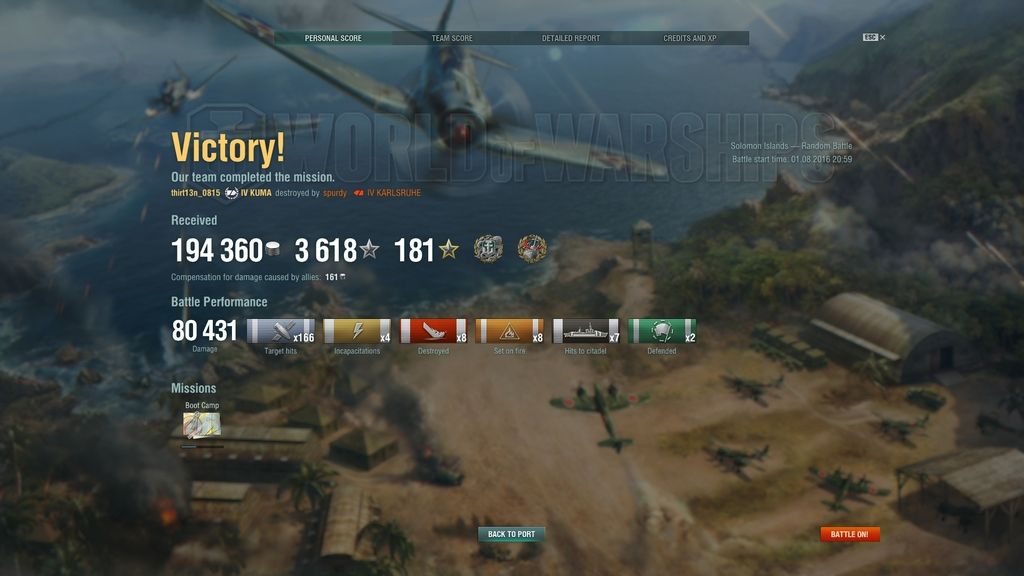Check the Set on fire ribbon
The width and height of the screenshot is (1024, 576).
click(509, 332)
